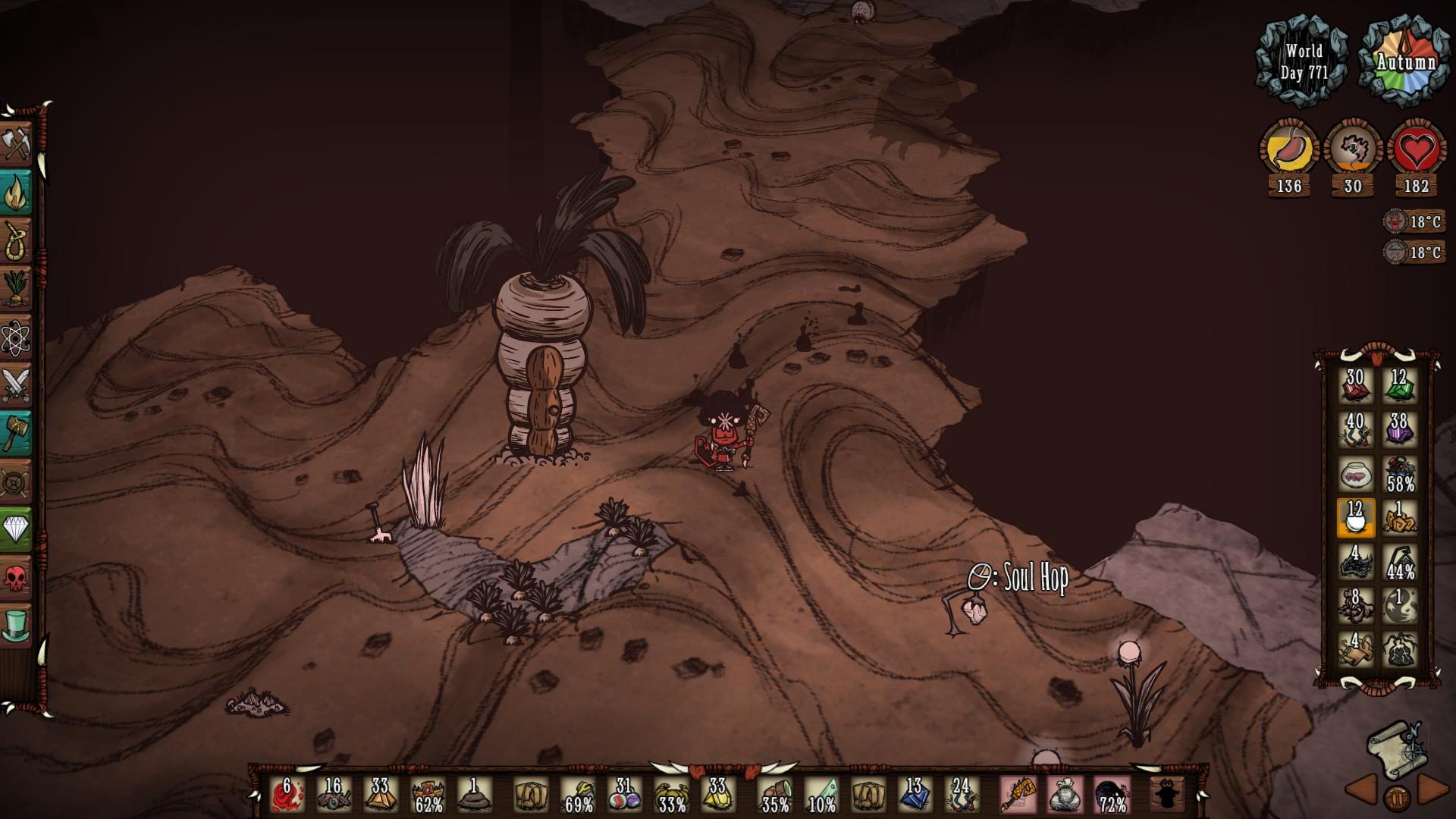Open the map scroll

click(1397, 750)
